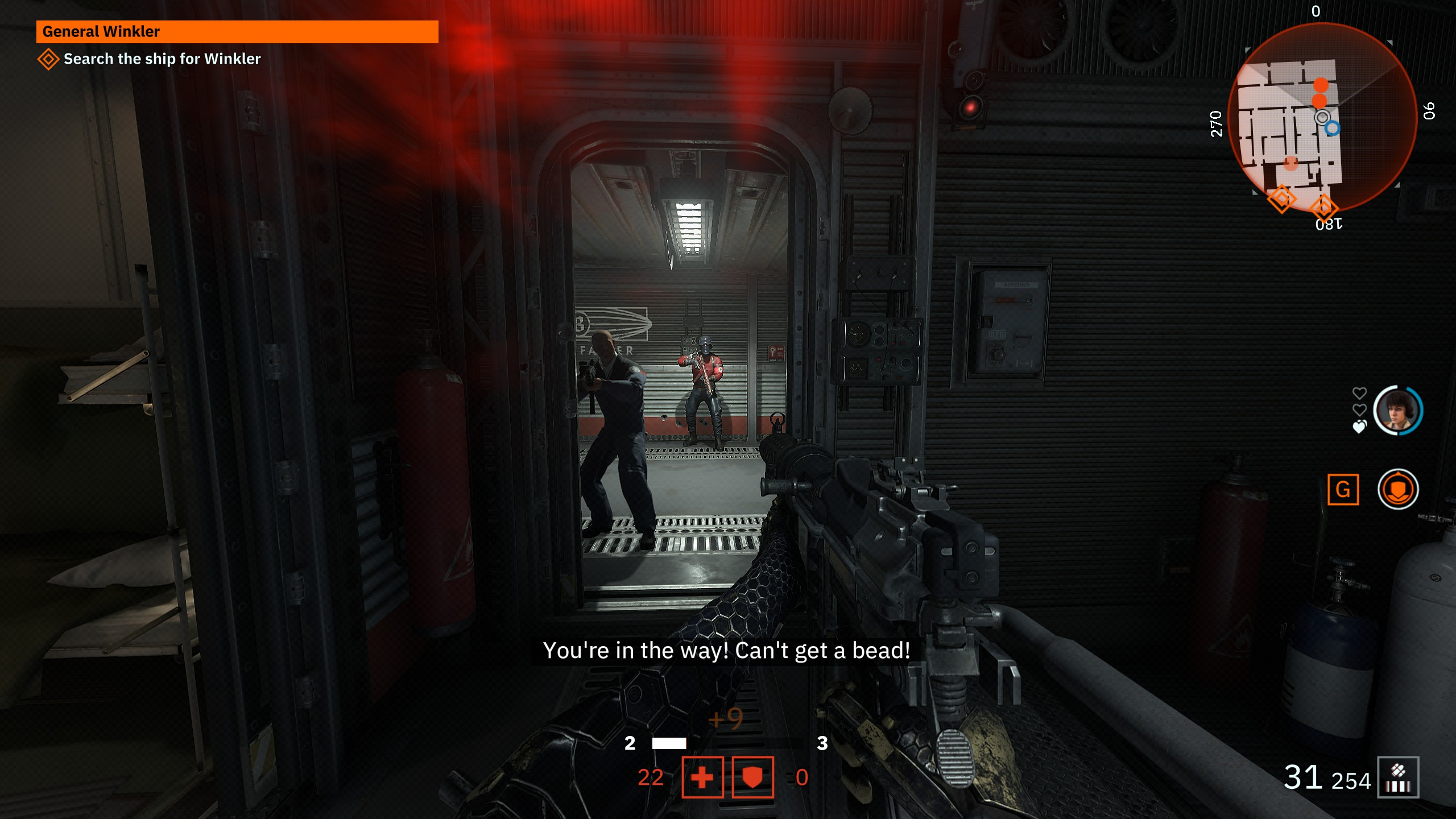
Task: Select the 'Search the ship for Winkler' objective
Action: click(162, 59)
